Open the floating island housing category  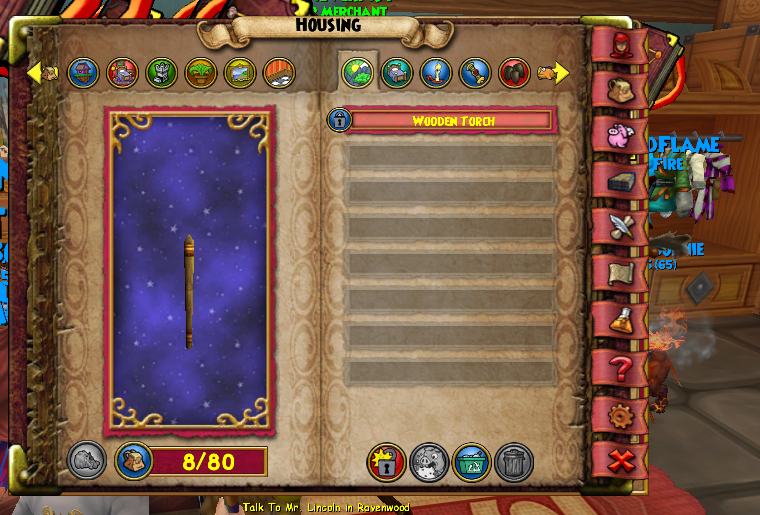coord(83,72)
